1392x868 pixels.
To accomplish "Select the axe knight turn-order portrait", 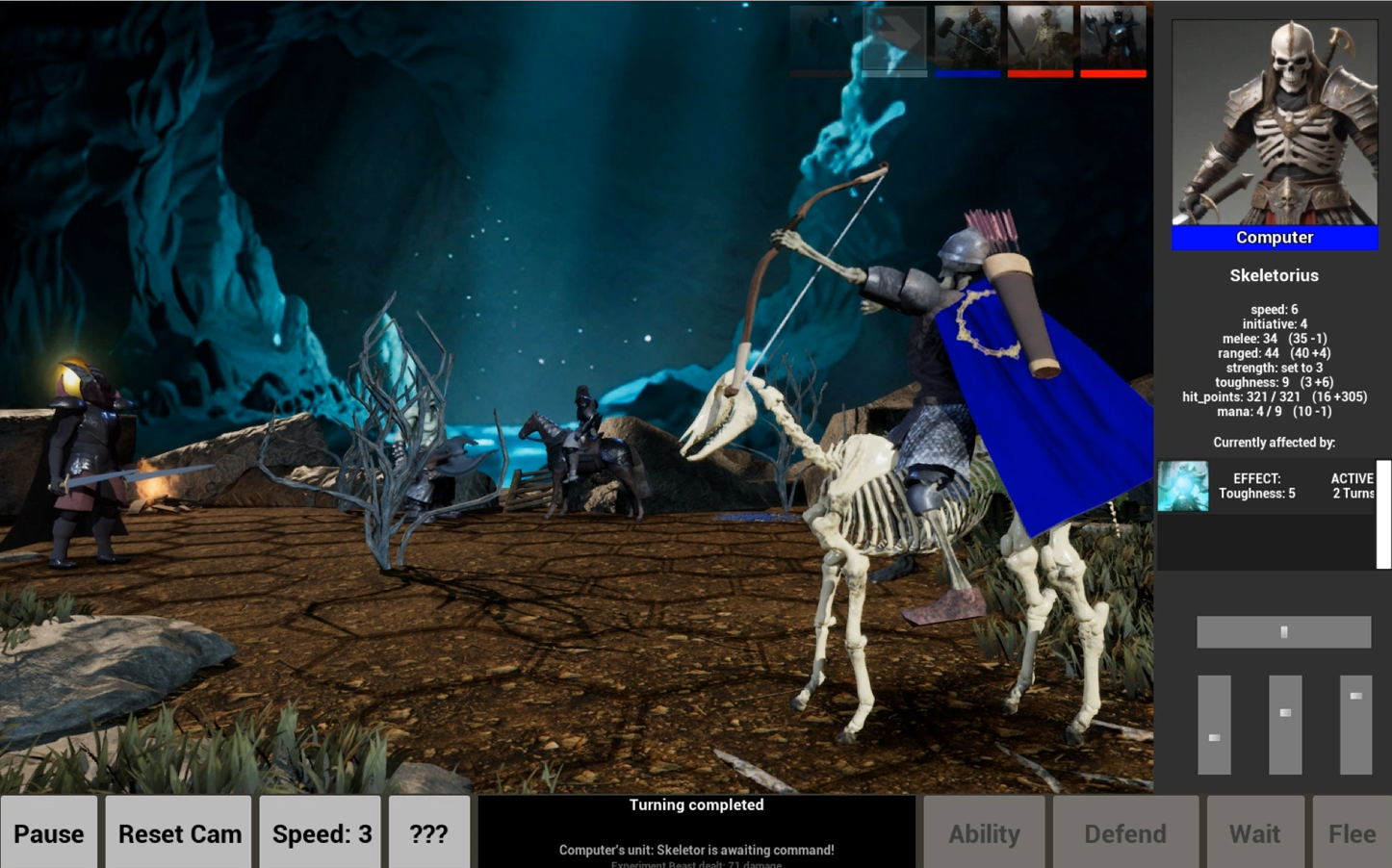I will [1113, 39].
